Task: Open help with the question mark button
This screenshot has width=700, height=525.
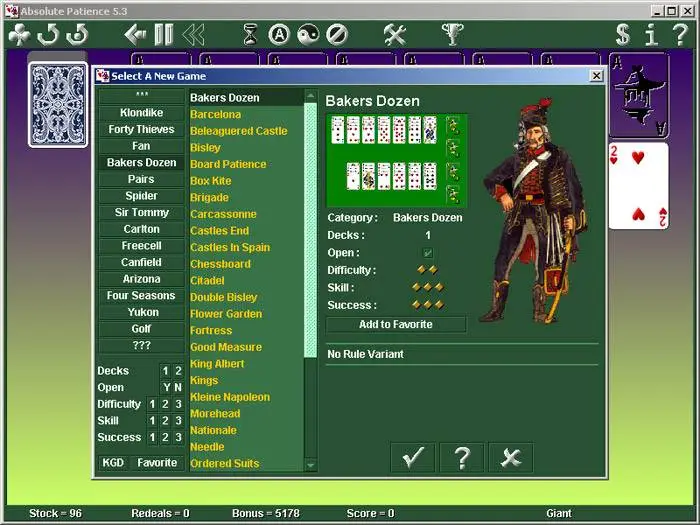Action: click(x=461, y=458)
